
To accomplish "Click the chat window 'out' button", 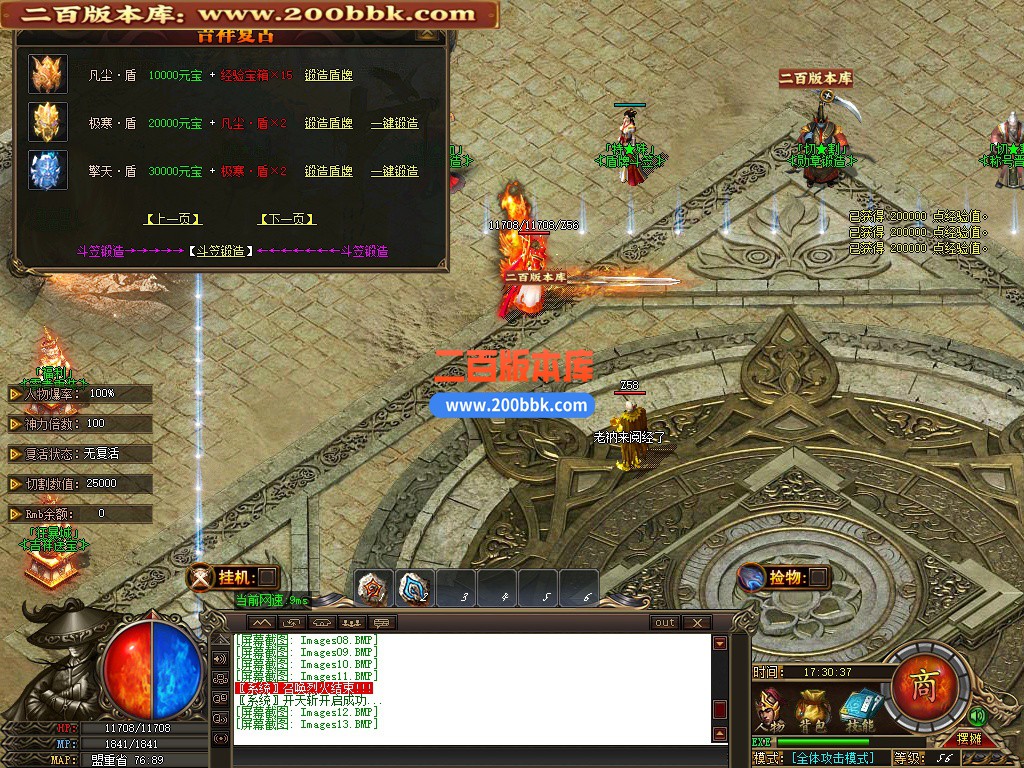I will [x=665, y=622].
